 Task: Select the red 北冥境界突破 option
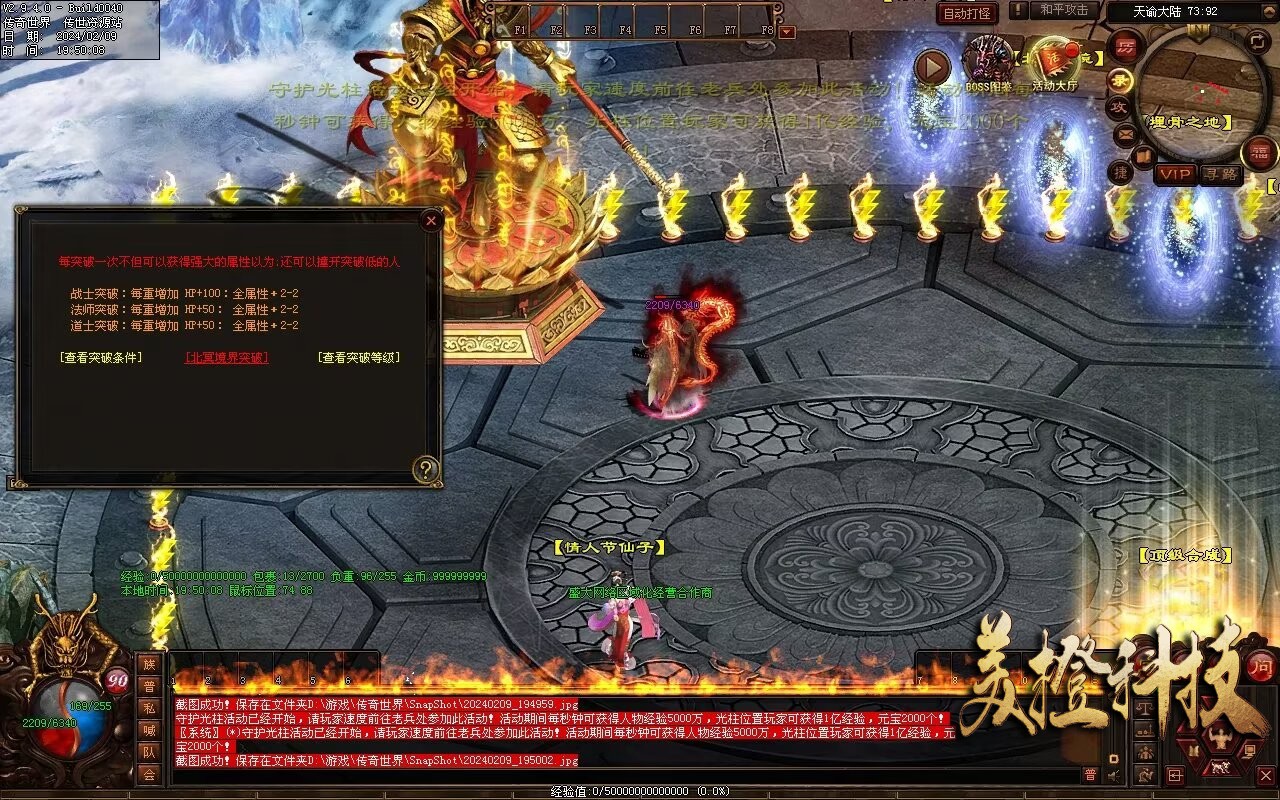[x=227, y=358]
